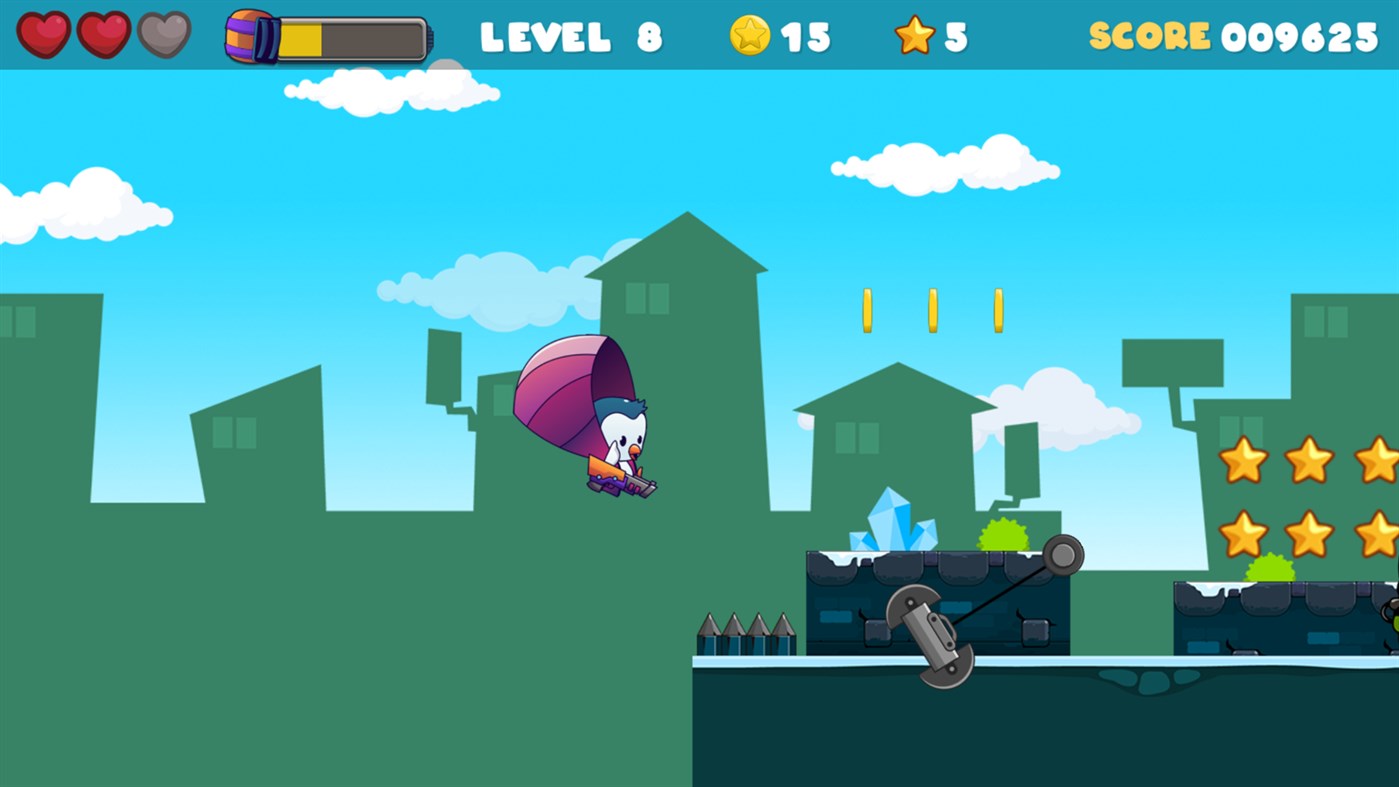Image resolution: width=1399 pixels, height=787 pixels.
Task: Click the star collectible counter icon
Action: (912, 35)
